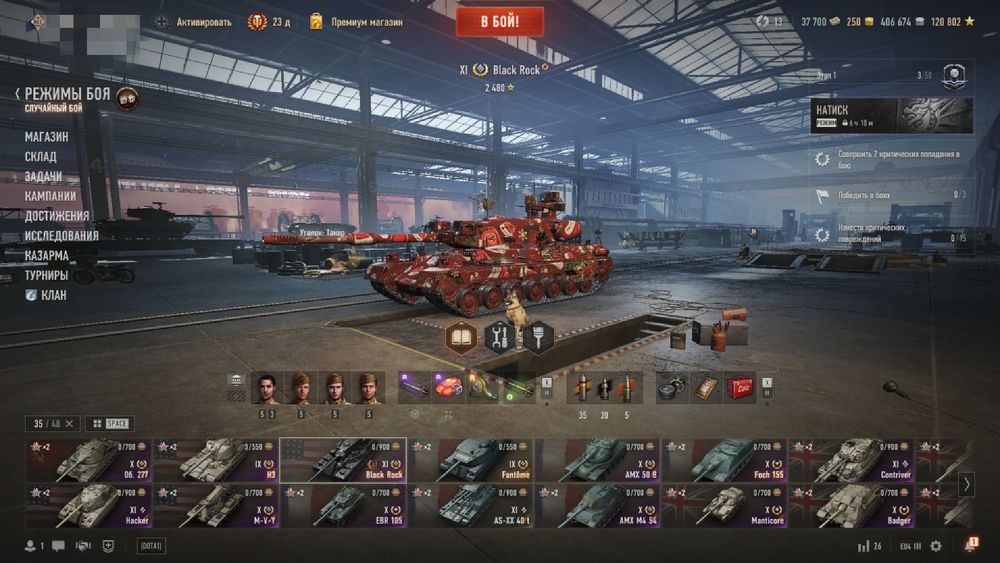Open the ТУРНИРЫ menu entry
The height and width of the screenshot is (563, 1000).
point(47,275)
